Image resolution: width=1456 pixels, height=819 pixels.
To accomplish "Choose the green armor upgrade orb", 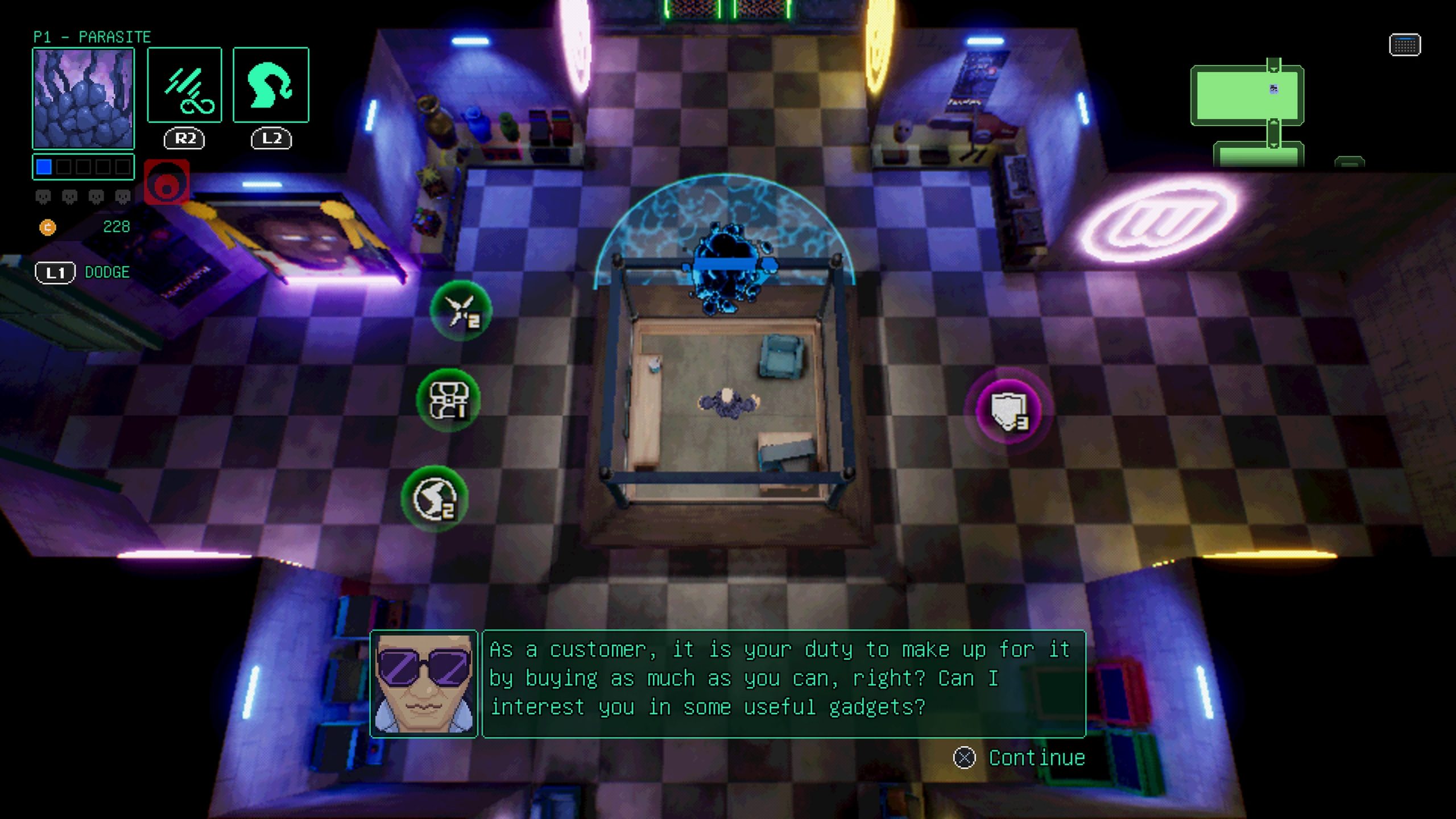I will pyautogui.click(x=448, y=400).
